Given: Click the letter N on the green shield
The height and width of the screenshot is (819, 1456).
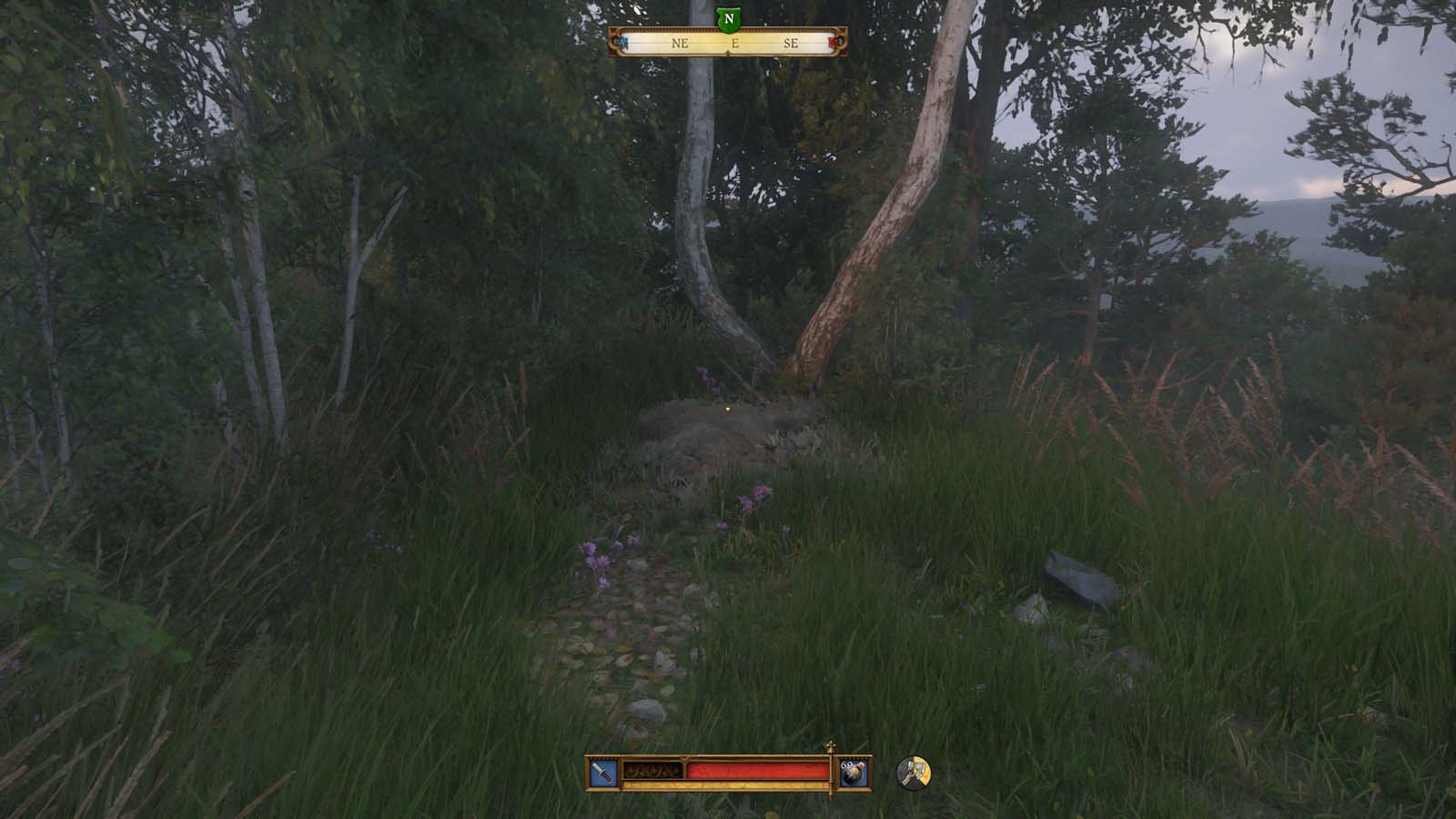Looking at the screenshot, I should (728, 18).
